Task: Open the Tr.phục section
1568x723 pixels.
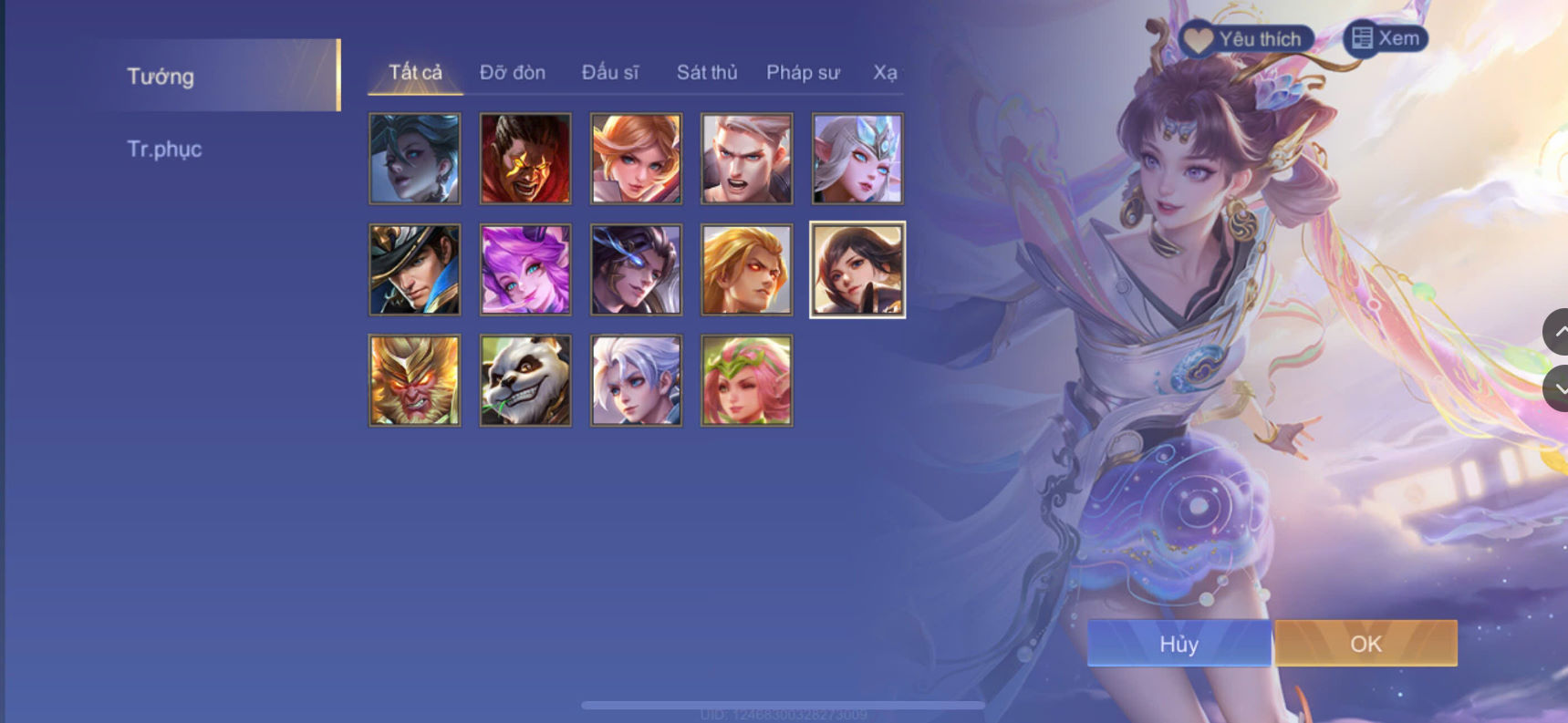Action: tap(165, 149)
